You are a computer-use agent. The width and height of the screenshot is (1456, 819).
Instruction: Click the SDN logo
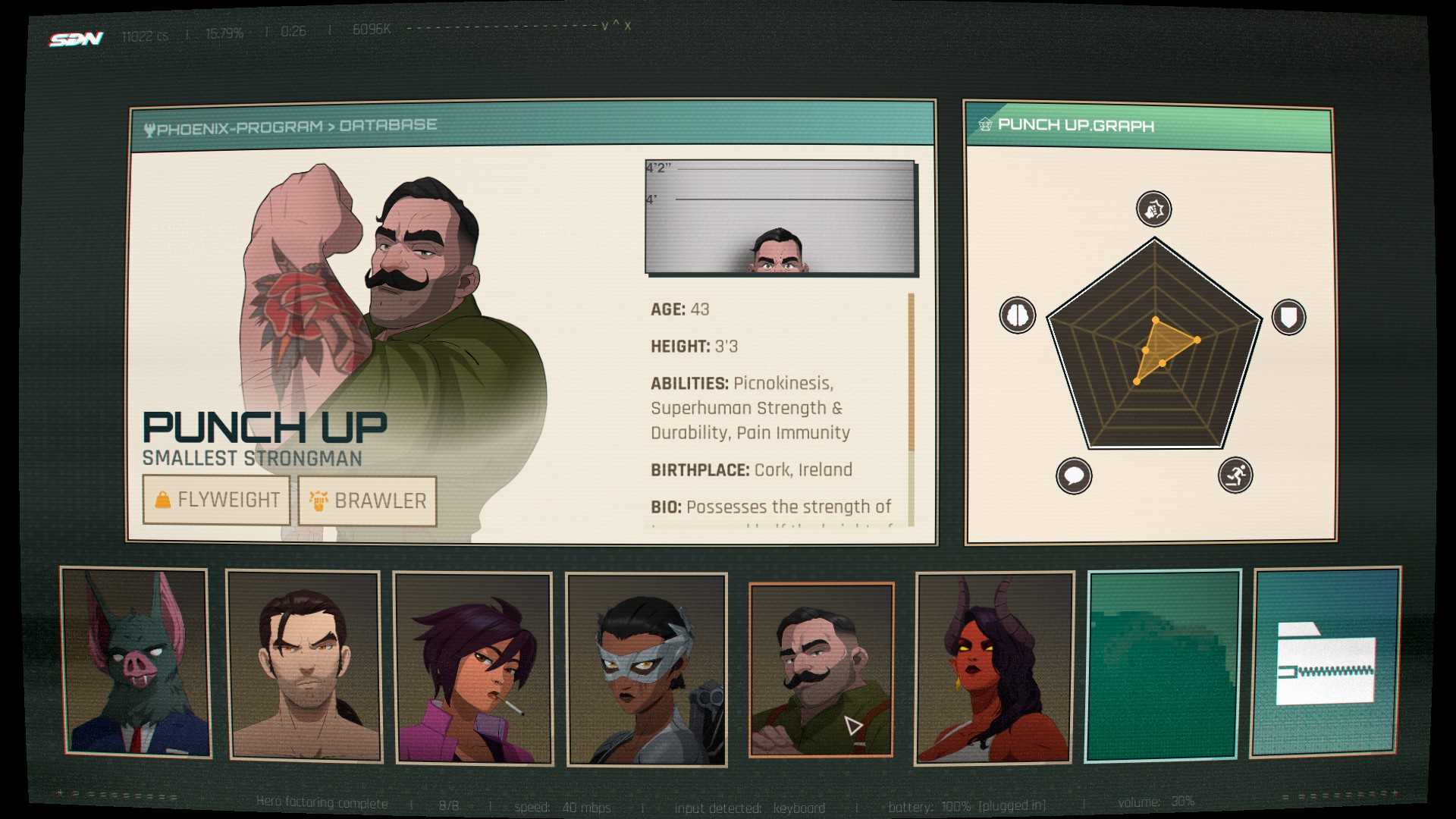(x=76, y=38)
